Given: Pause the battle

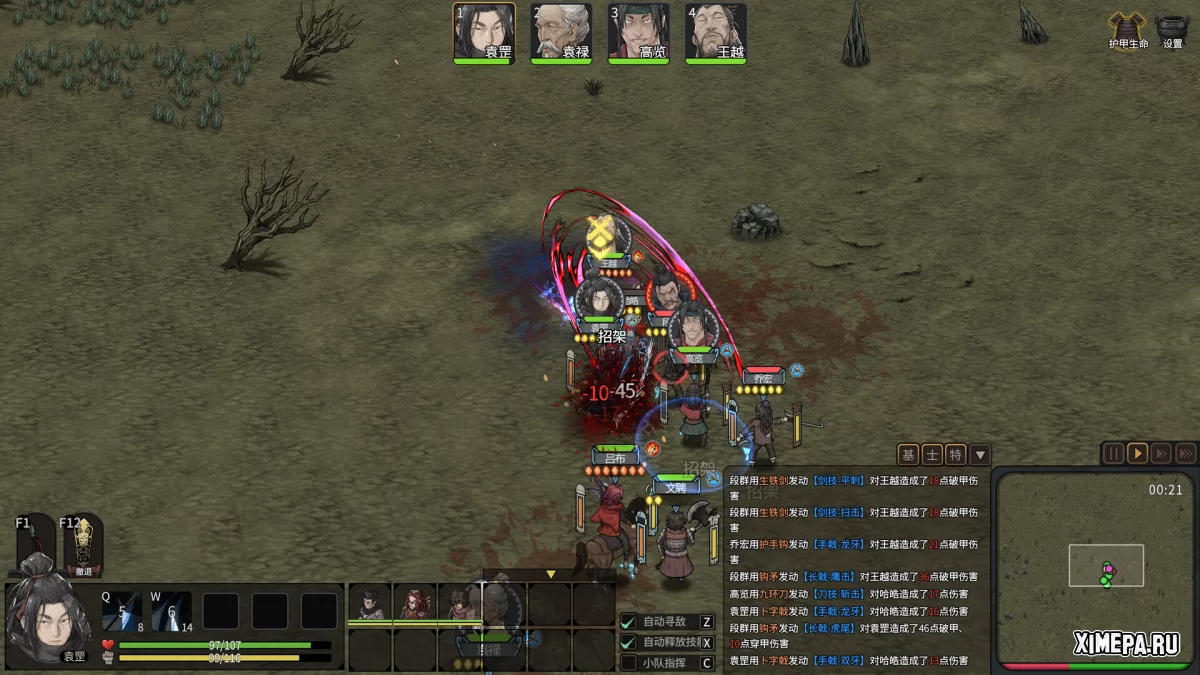Looking at the screenshot, I should tap(1113, 454).
